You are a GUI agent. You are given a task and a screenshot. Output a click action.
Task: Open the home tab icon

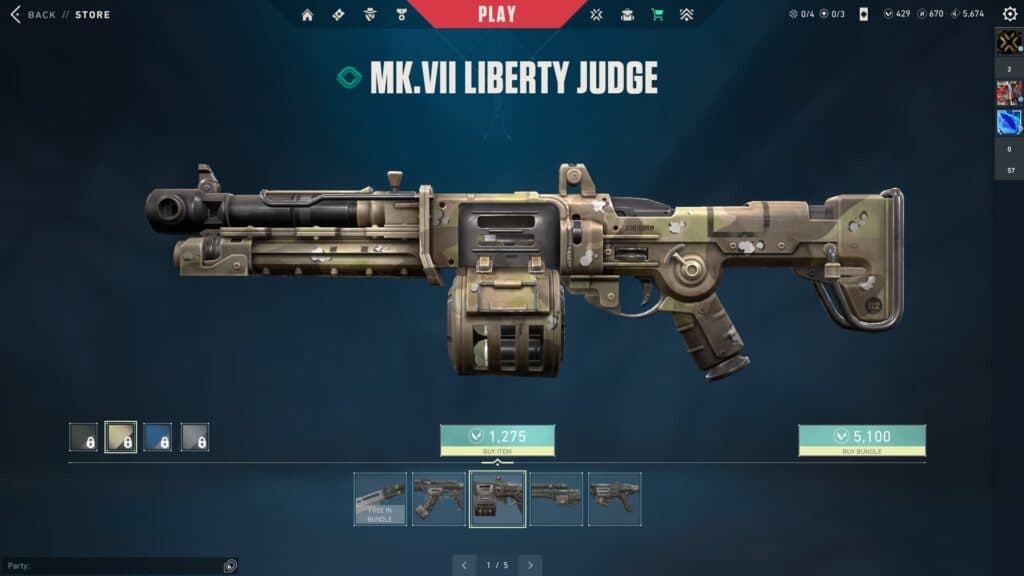point(307,15)
